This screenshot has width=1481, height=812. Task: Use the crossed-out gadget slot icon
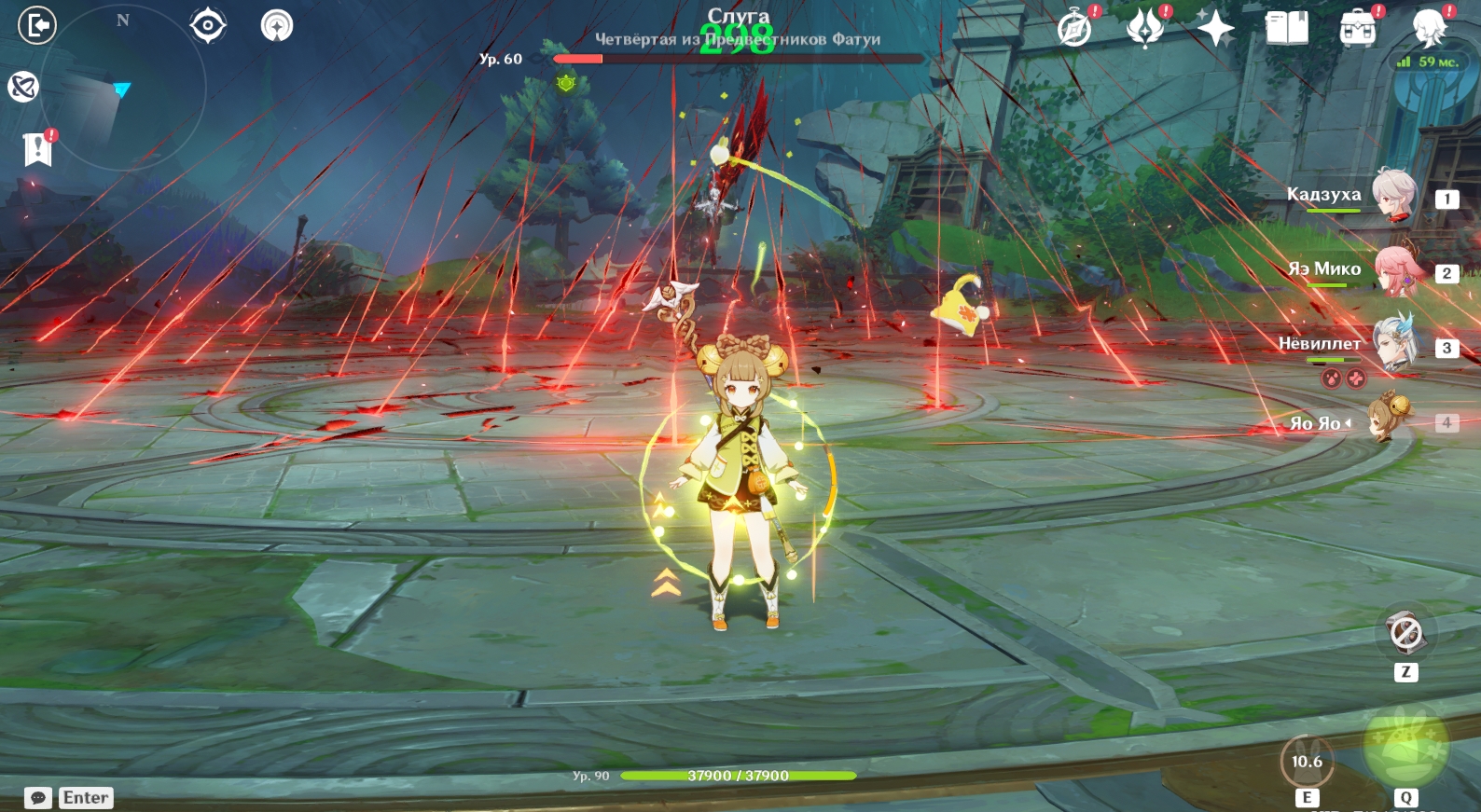(1405, 634)
